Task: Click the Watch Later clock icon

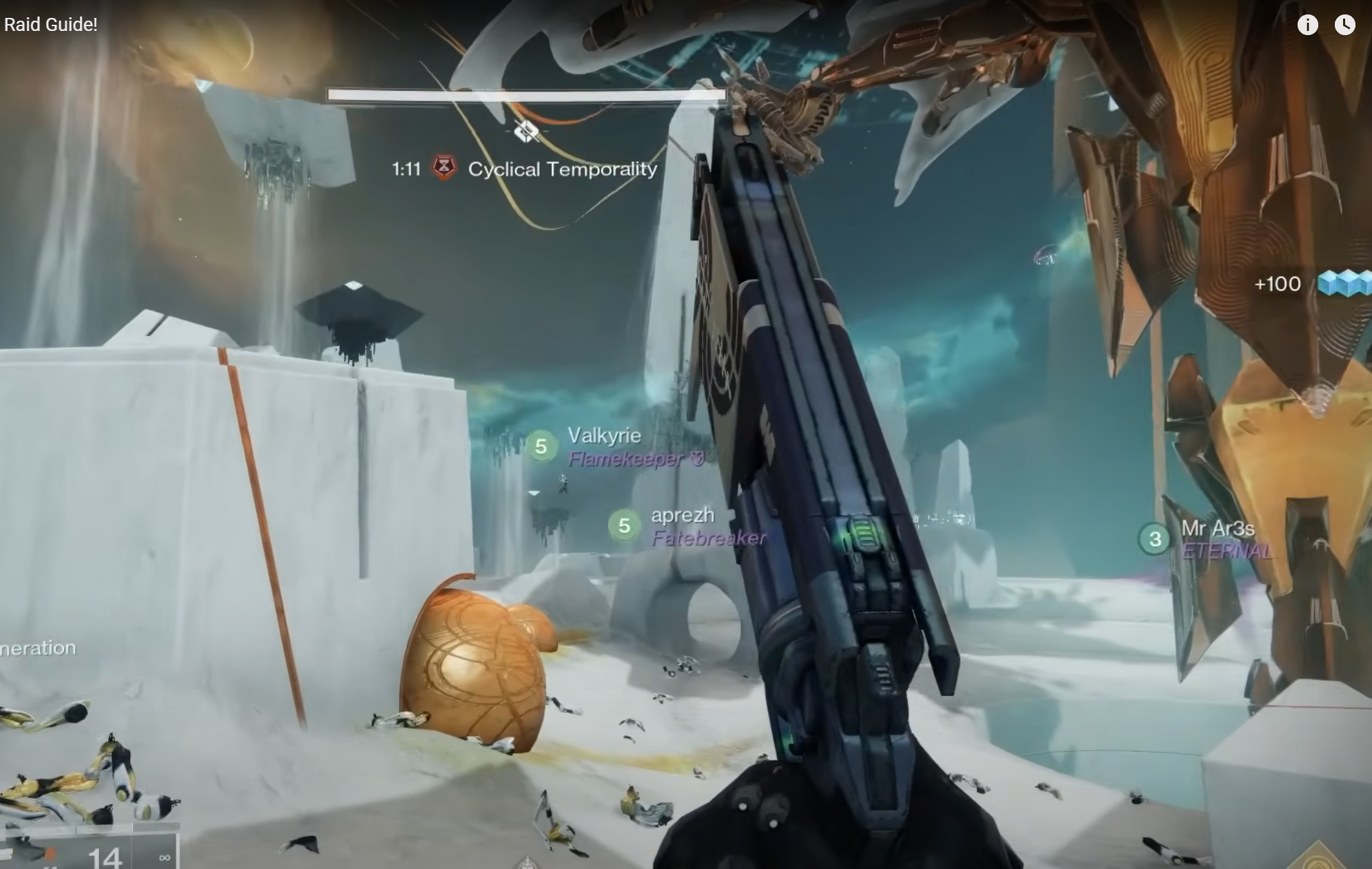Action: [1344, 25]
